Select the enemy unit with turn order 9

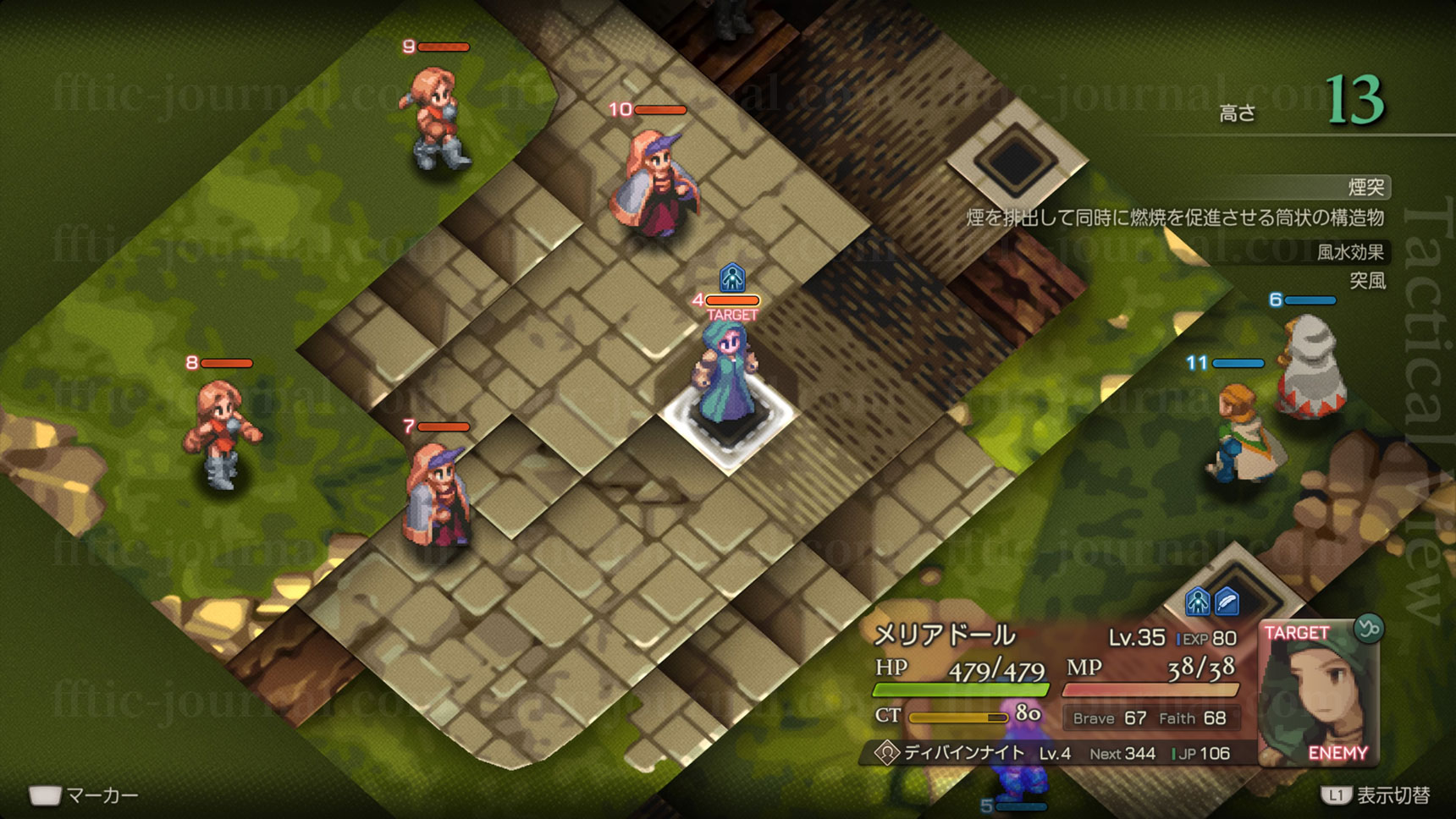434,118
